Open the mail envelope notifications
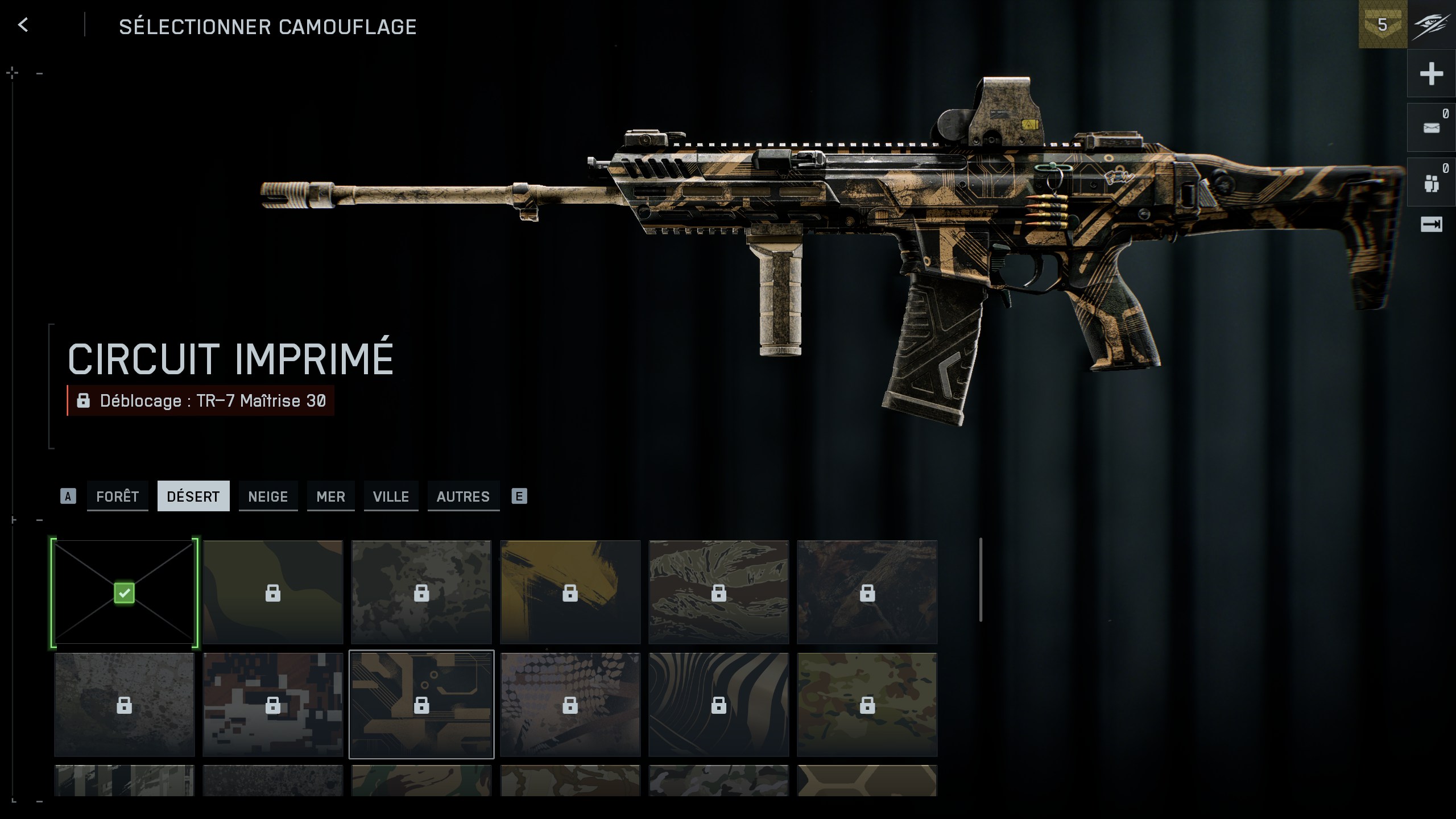 click(1431, 128)
